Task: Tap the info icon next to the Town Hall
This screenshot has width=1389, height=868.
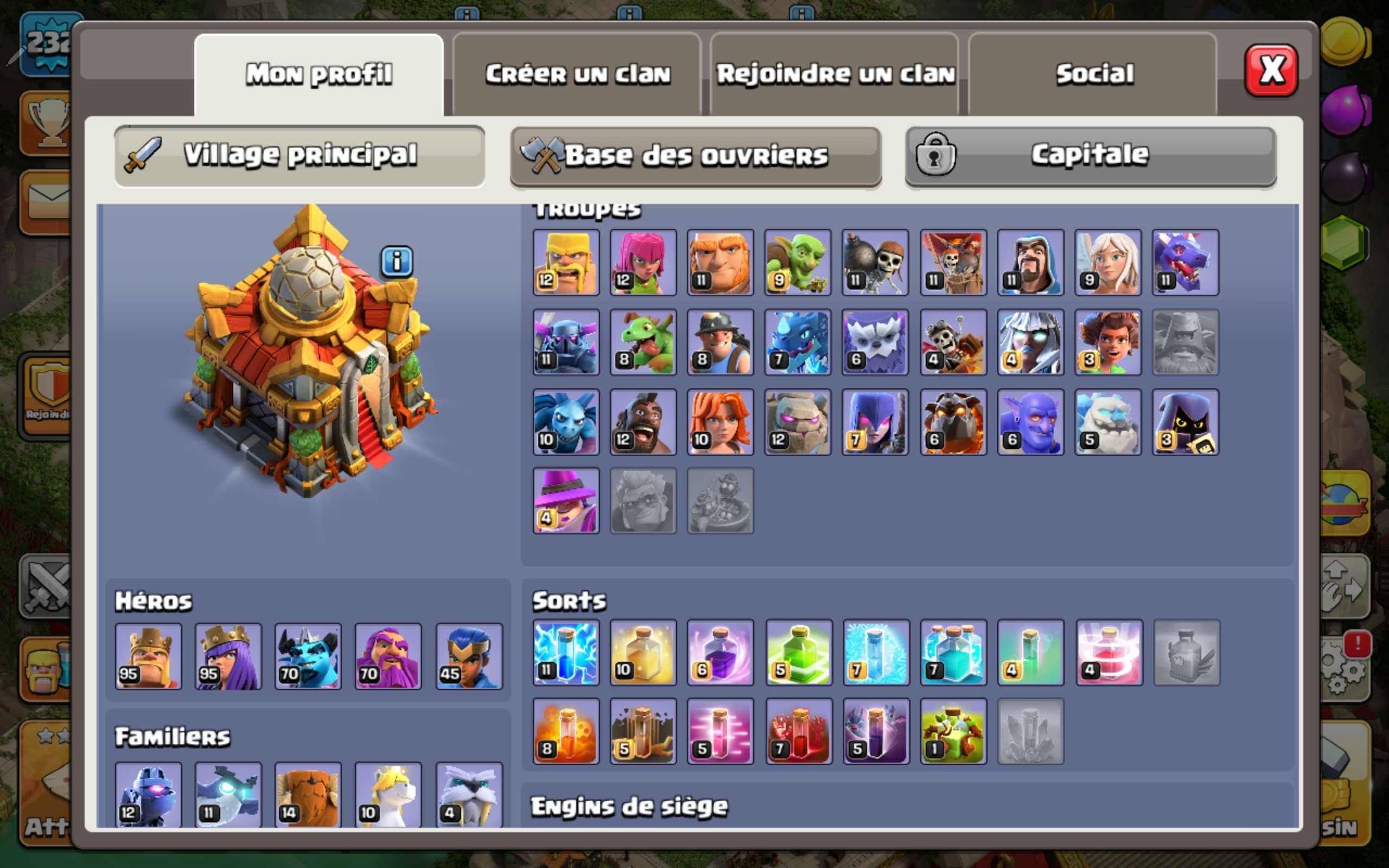Action: 397,260
